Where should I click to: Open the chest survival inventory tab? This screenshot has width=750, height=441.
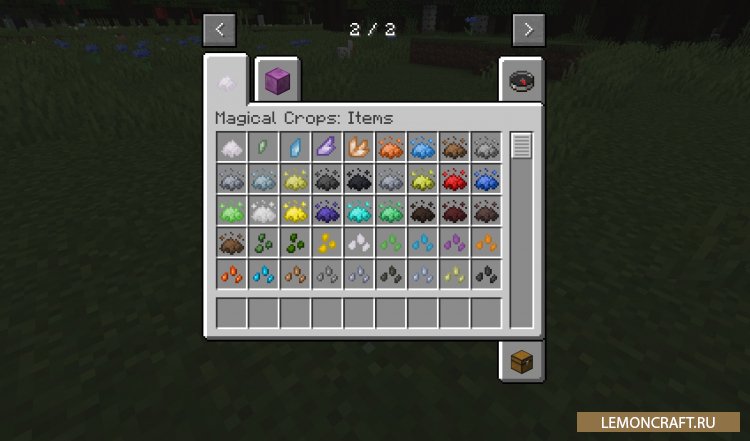[521, 362]
